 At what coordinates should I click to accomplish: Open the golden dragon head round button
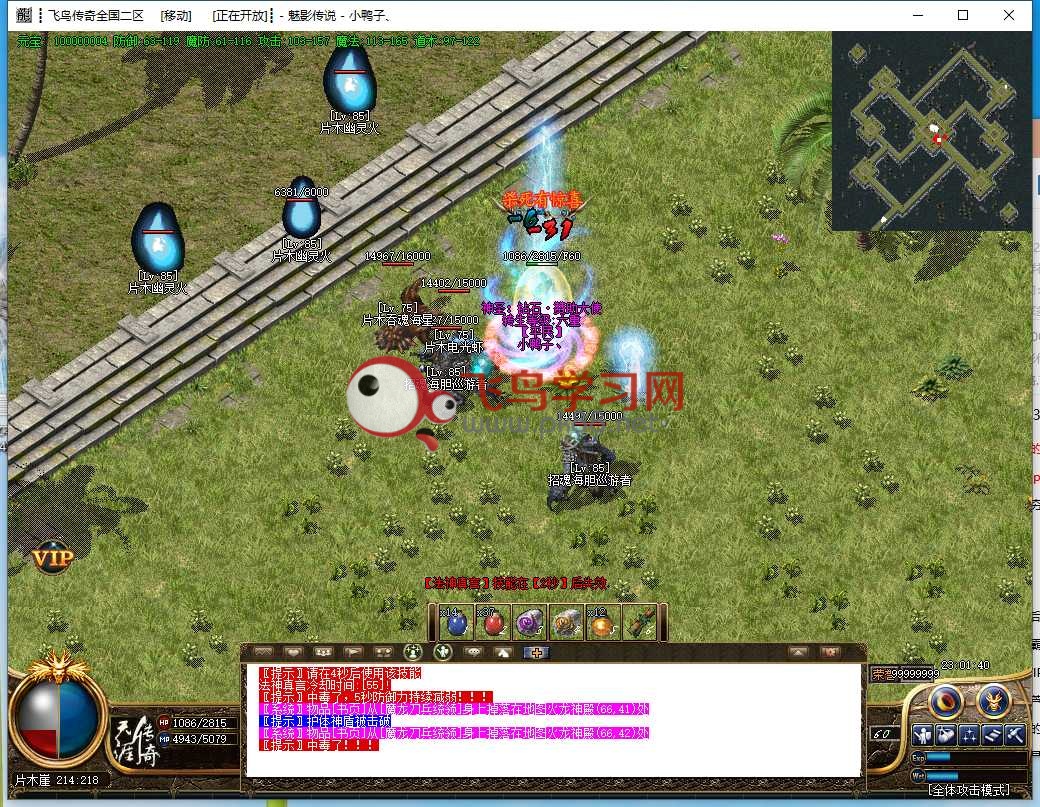992,702
